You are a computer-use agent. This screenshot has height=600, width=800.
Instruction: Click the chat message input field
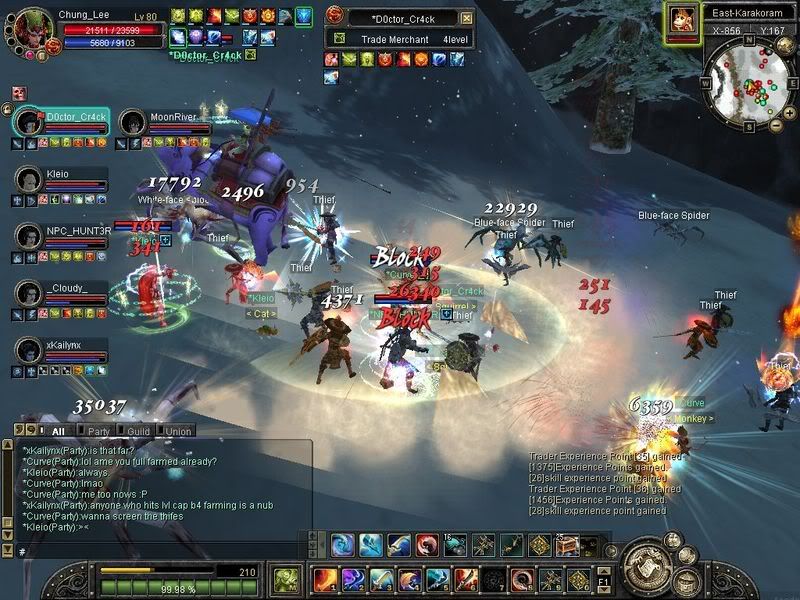(x=160, y=551)
